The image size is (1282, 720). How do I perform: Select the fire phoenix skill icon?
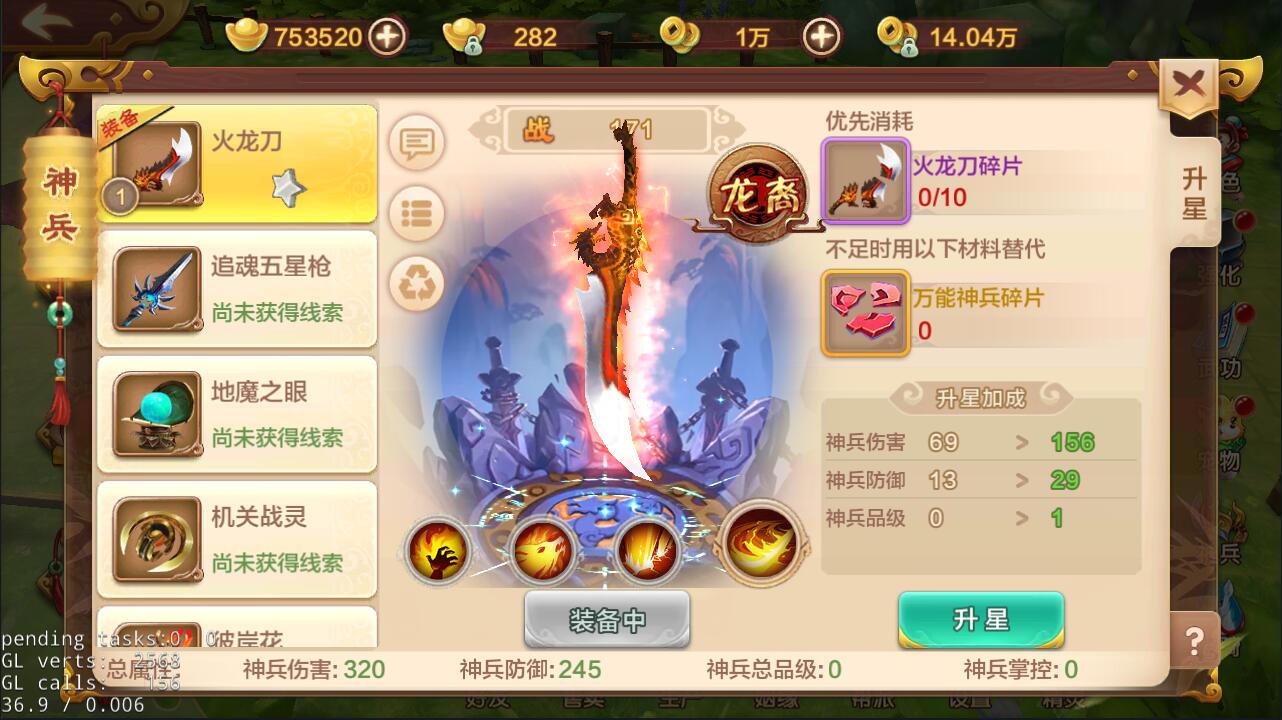coord(545,549)
